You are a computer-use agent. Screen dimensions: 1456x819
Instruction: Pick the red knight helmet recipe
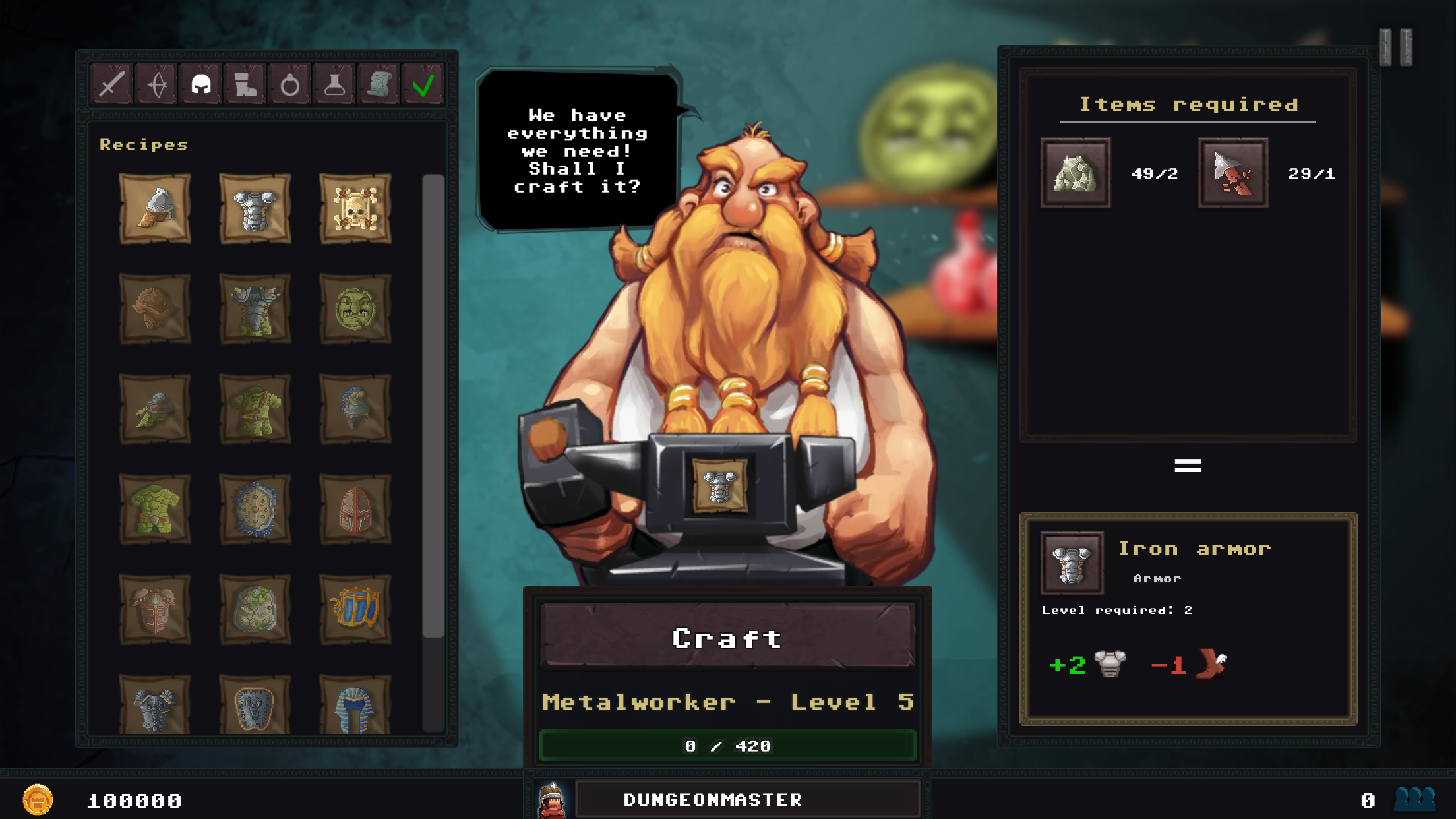[355, 510]
